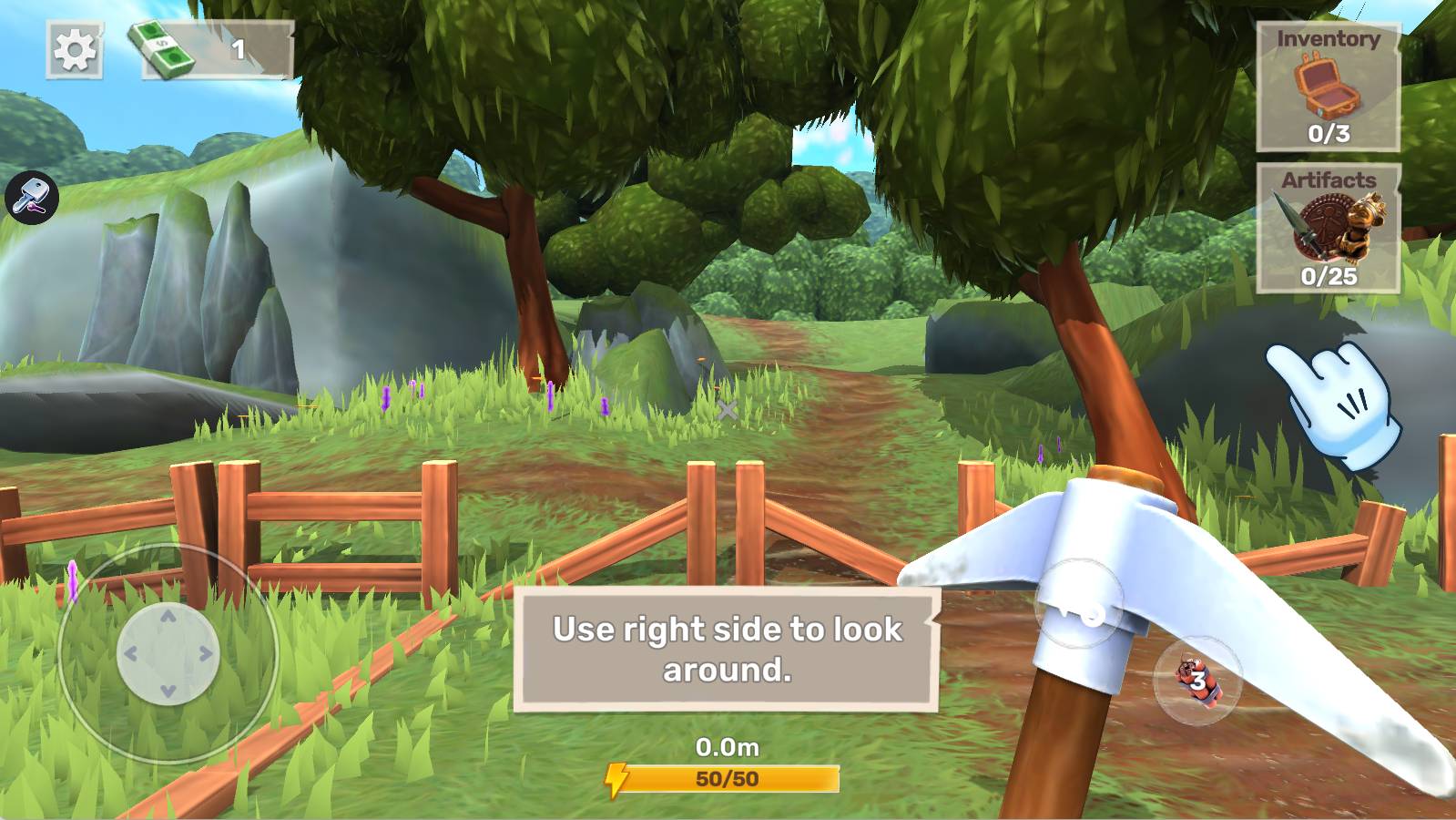Tap the round action button above the dynamite
The image size is (1456, 820).
coord(1079,605)
